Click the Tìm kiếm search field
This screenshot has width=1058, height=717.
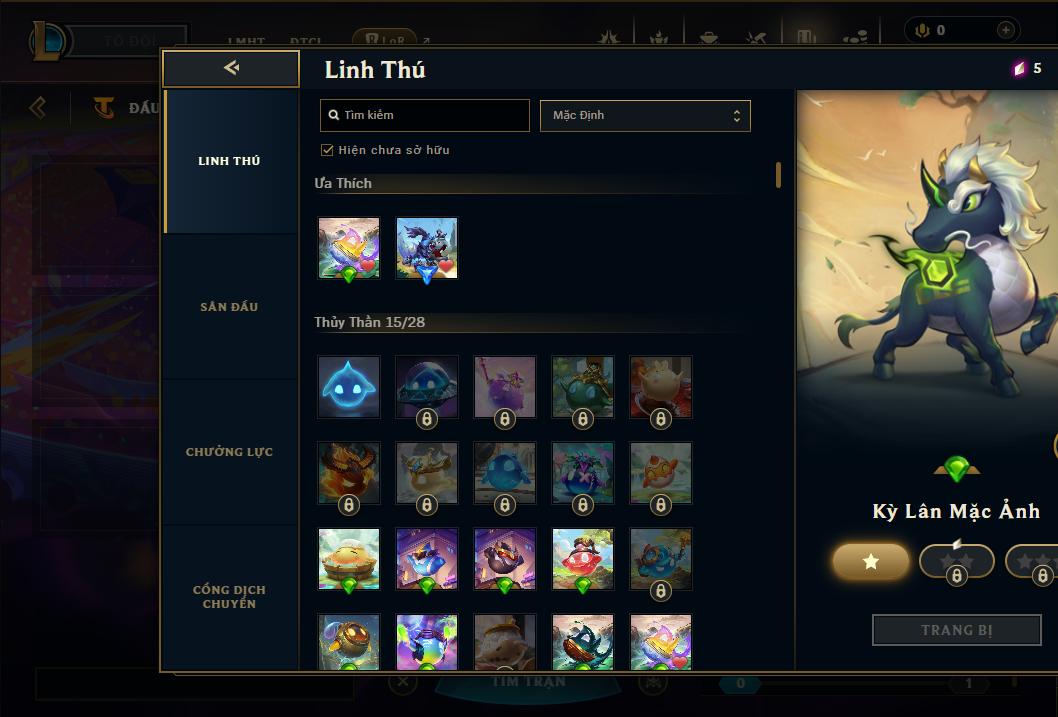click(425, 115)
